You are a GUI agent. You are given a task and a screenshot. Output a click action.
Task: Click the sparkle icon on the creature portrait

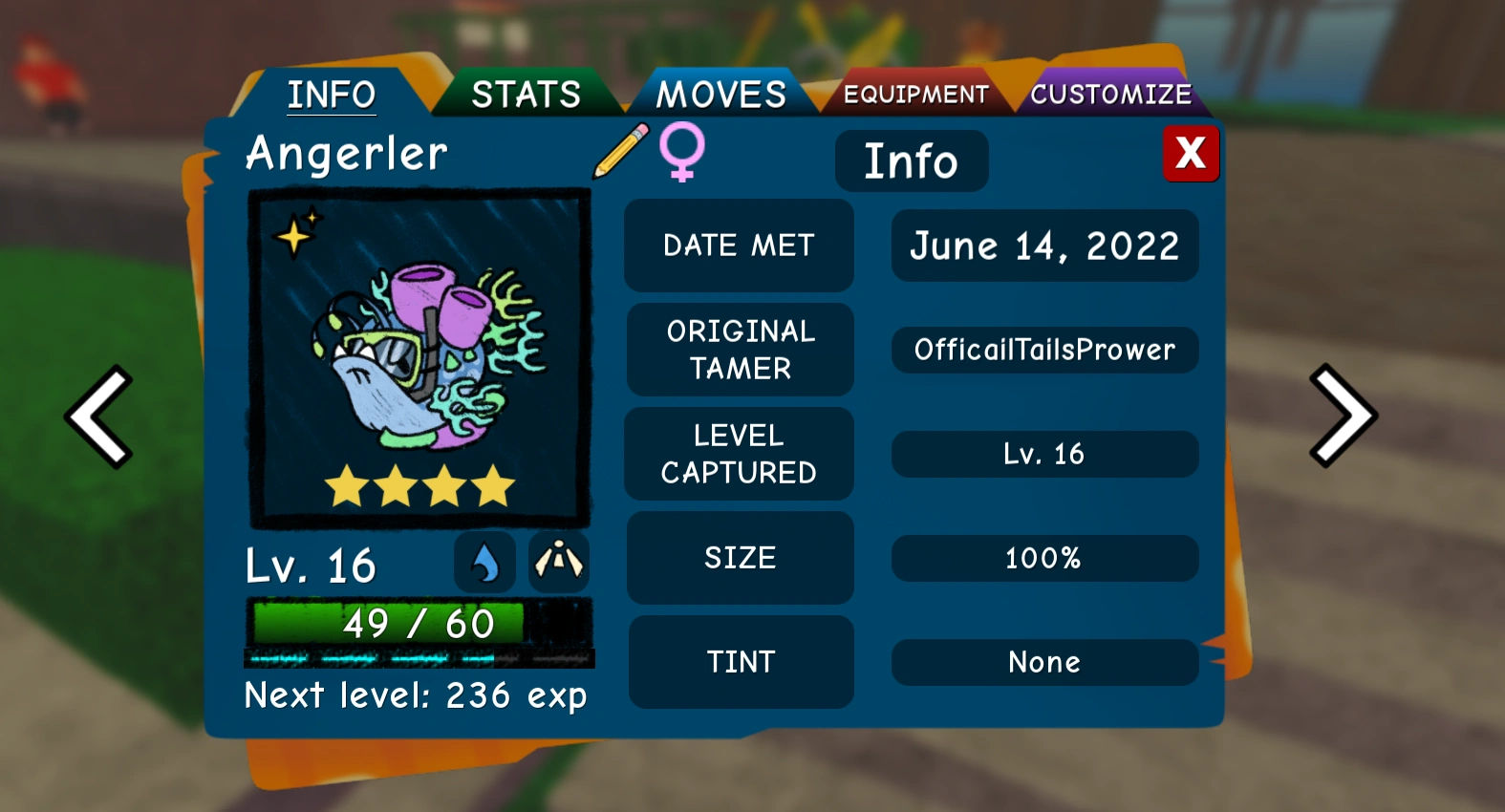click(x=296, y=232)
